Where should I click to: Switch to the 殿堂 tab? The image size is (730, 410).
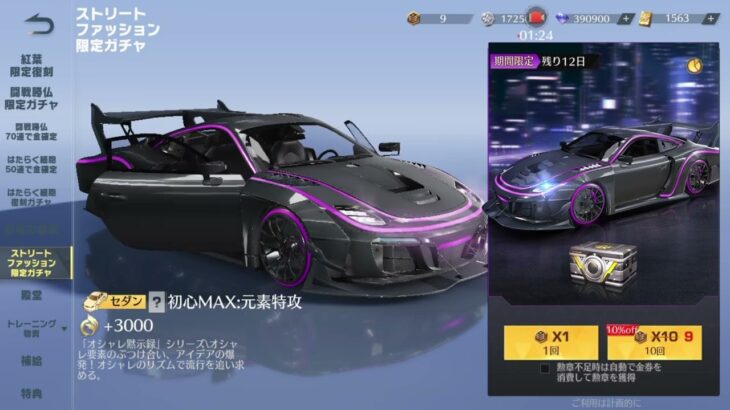coord(32,298)
